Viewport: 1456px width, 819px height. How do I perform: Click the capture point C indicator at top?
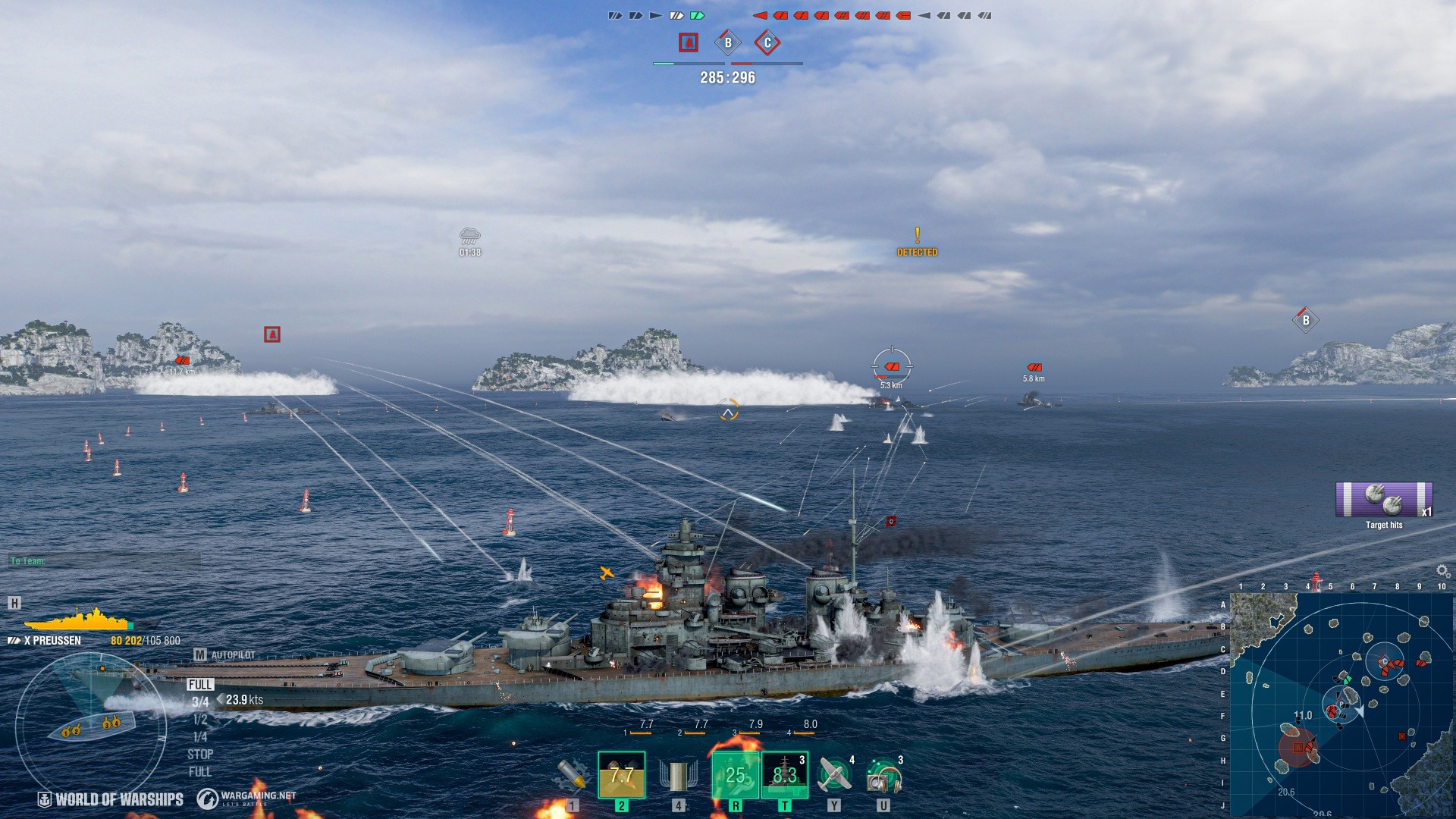(767, 43)
